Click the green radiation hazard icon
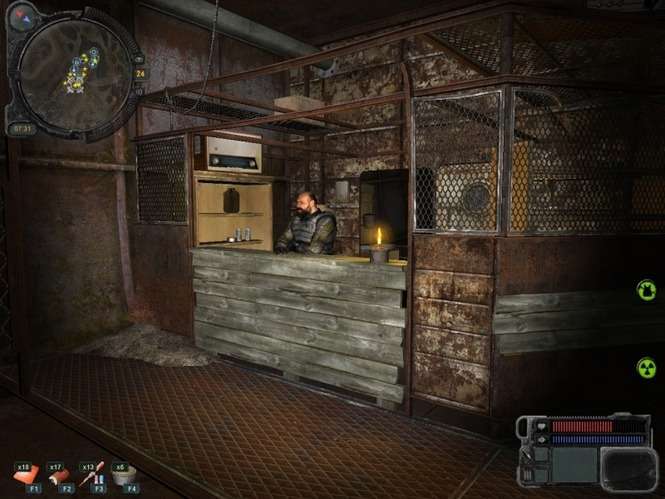The height and width of the screenshot is (499, 665). tap(647, 367)
